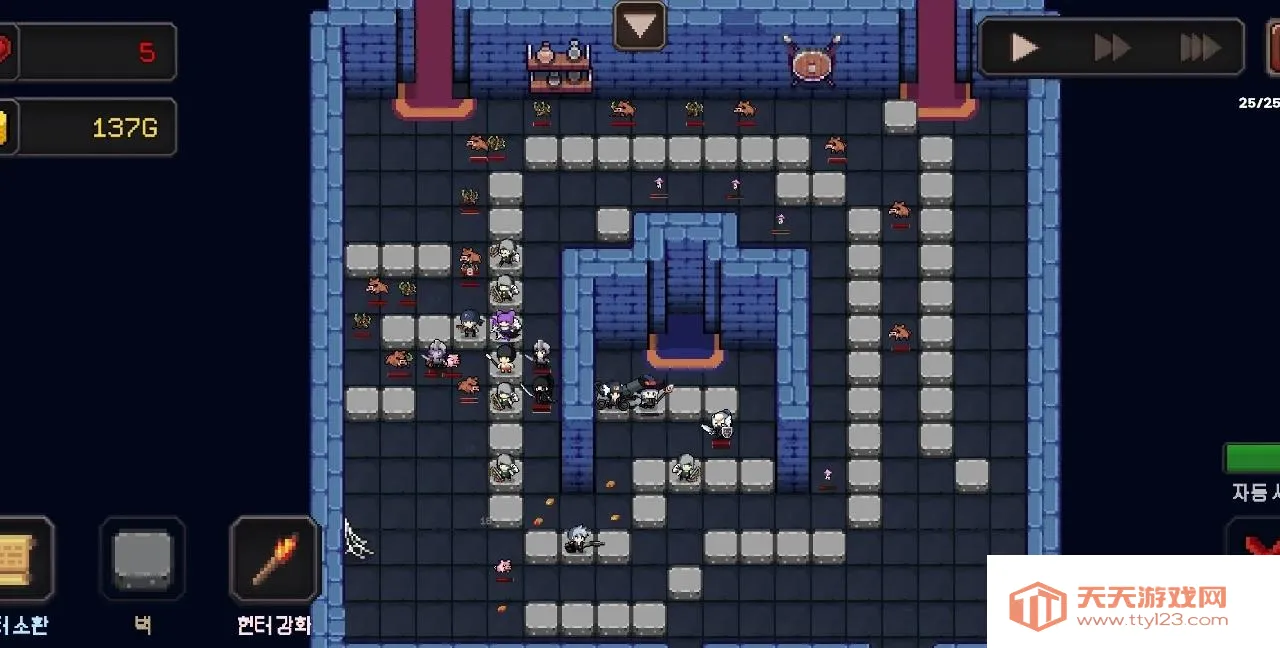Viewport: 1280px width, 648px height.
Task: Open the downward arrow dropdown at top
Action: pos(639,26)
